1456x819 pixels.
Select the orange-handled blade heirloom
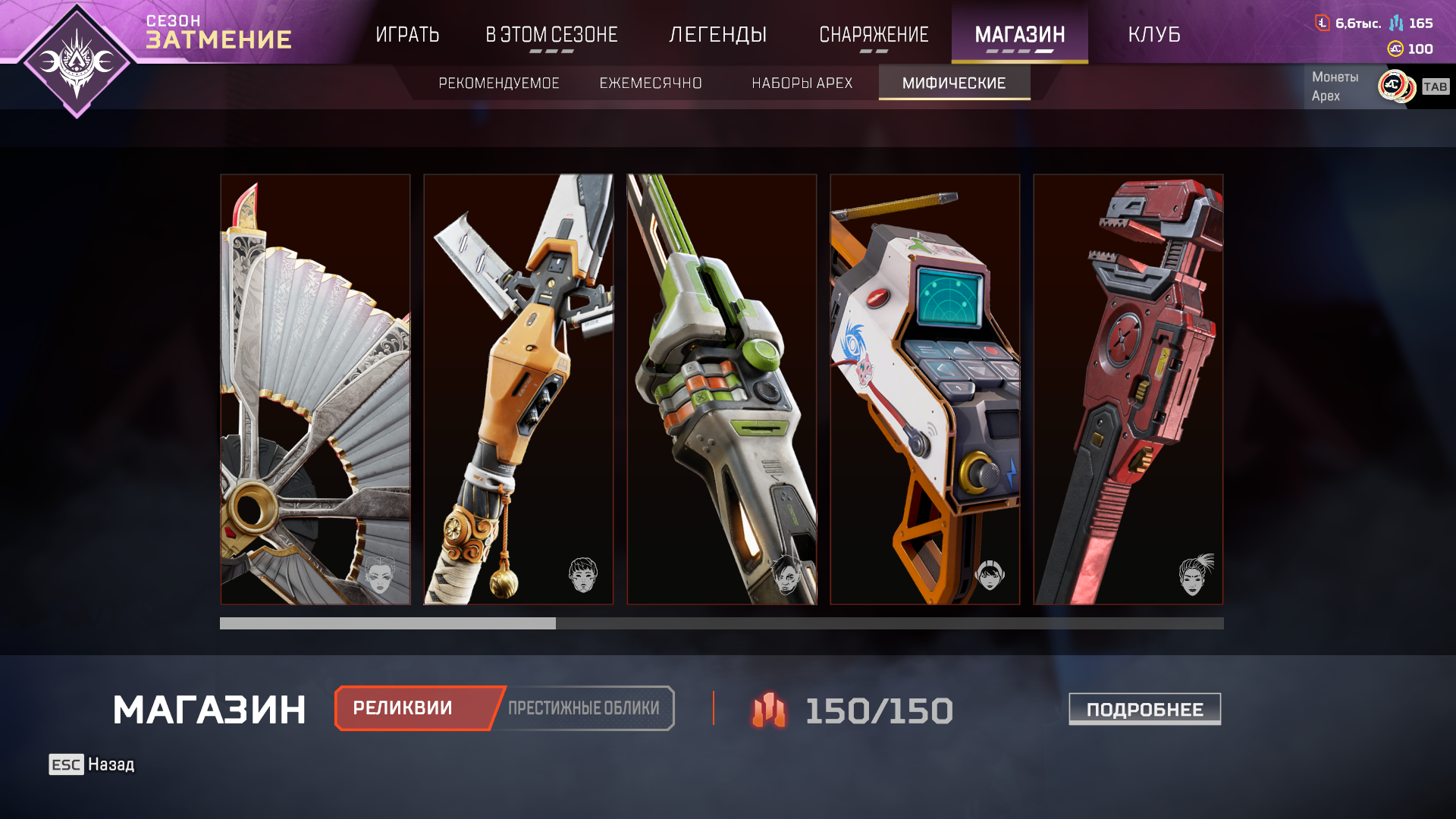click(x=519, y=389)
